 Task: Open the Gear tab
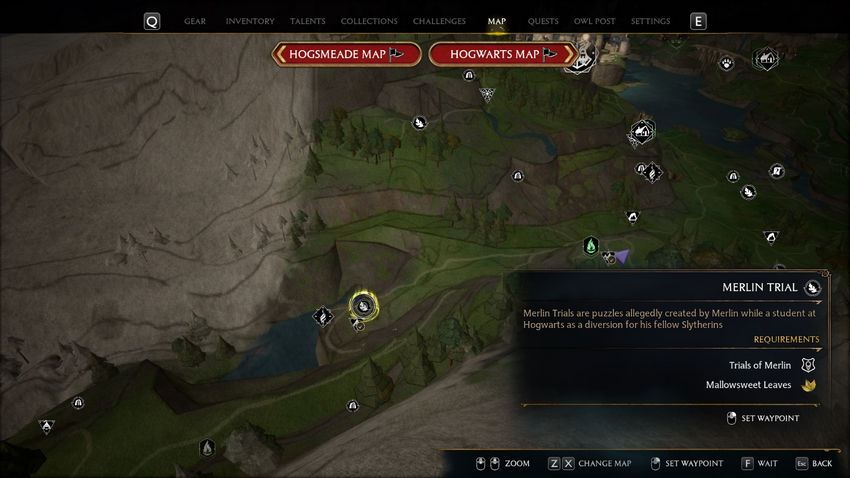pyautogui.click(x=195, y=21)
